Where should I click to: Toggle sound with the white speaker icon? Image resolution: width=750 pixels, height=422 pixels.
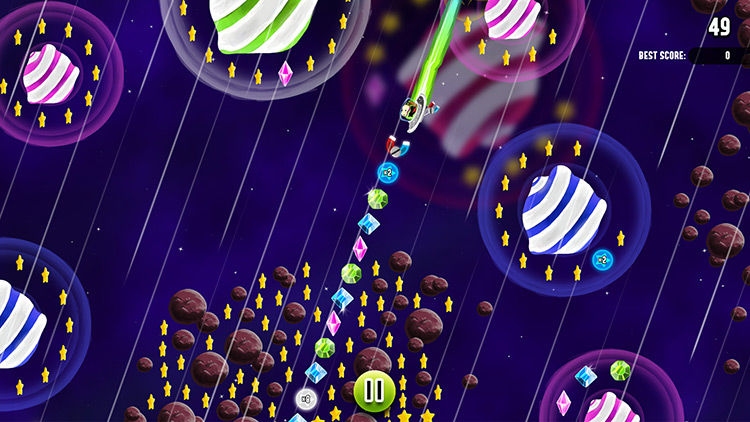[x=307, y=400]
